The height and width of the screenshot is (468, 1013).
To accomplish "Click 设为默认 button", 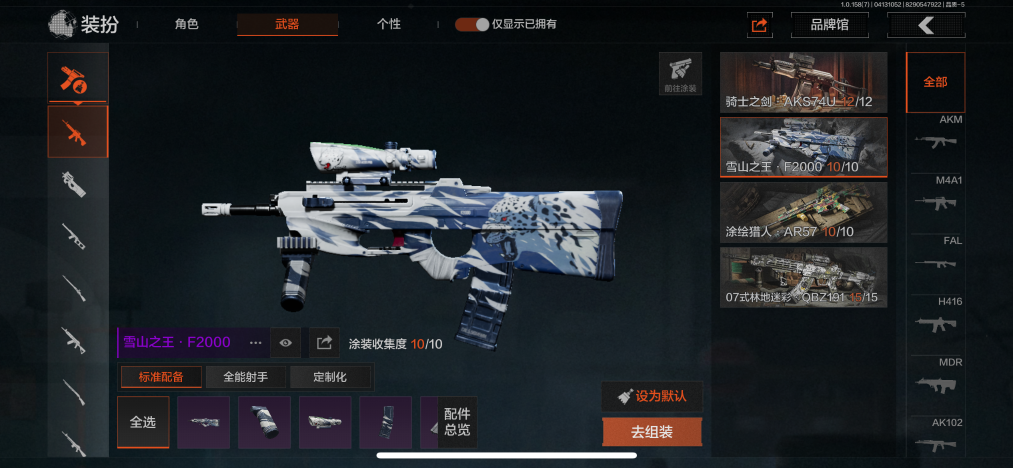I will tap(652, 395).
